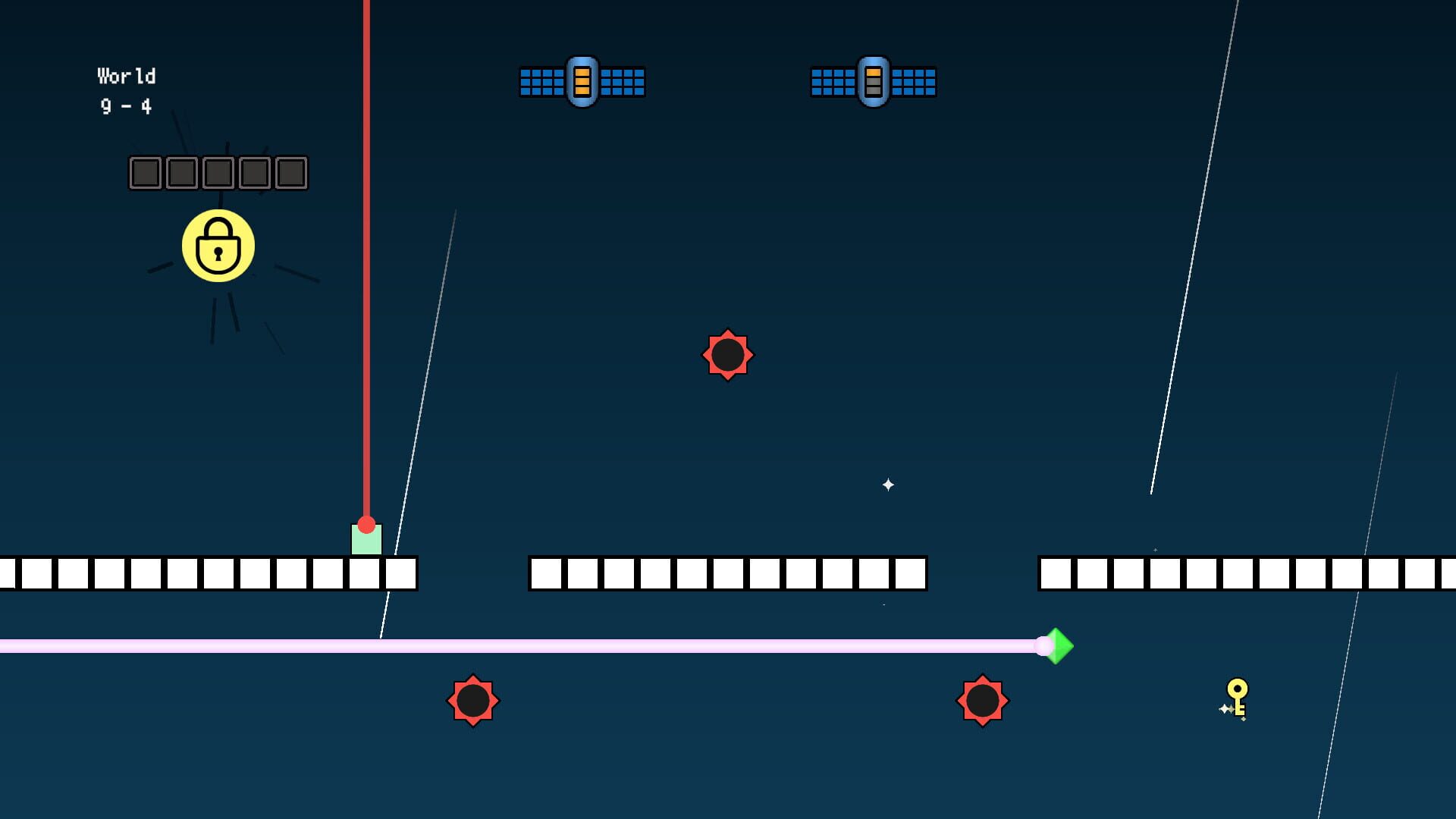Select the small white sparkle star
This screenshot has height=819, width=1456.
(x=887, y=483)
